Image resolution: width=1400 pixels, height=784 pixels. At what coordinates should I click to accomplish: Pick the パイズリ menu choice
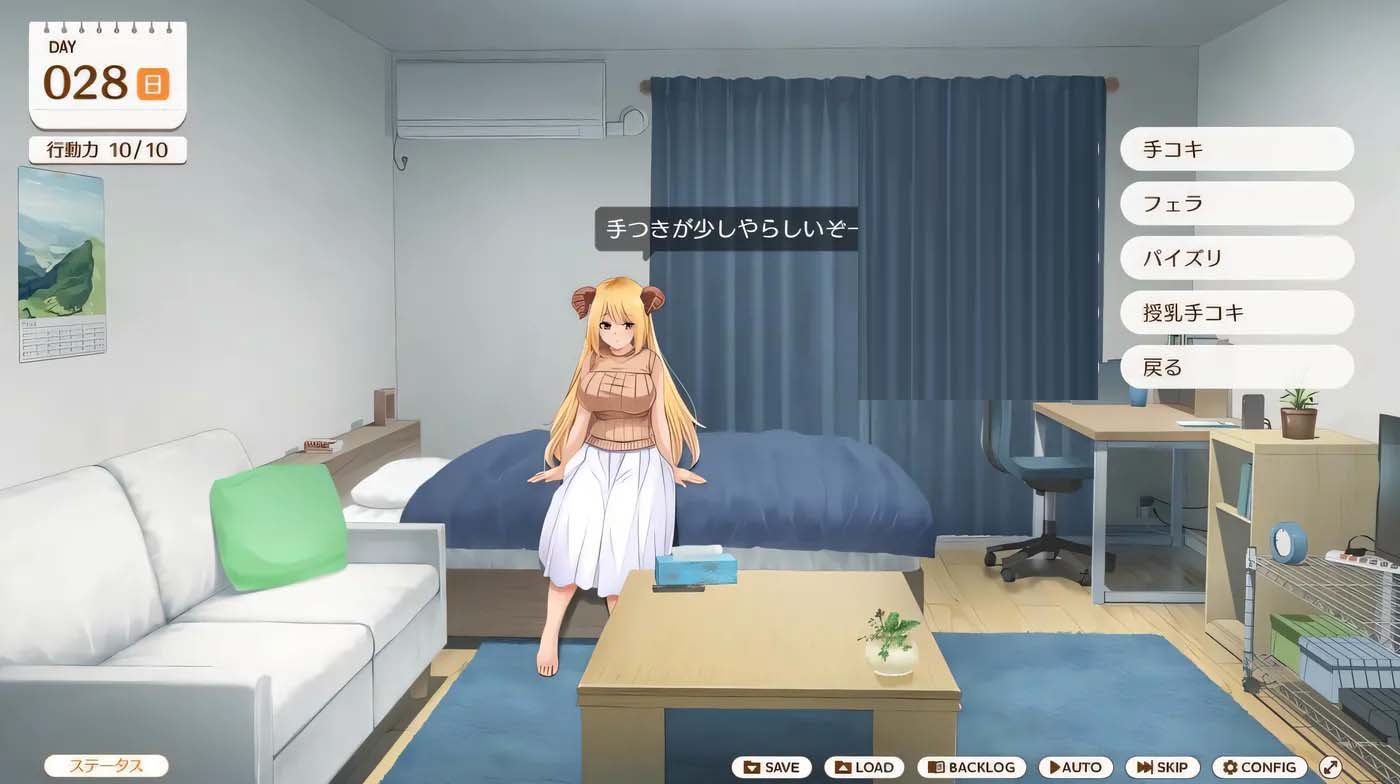pos(1237,257)
